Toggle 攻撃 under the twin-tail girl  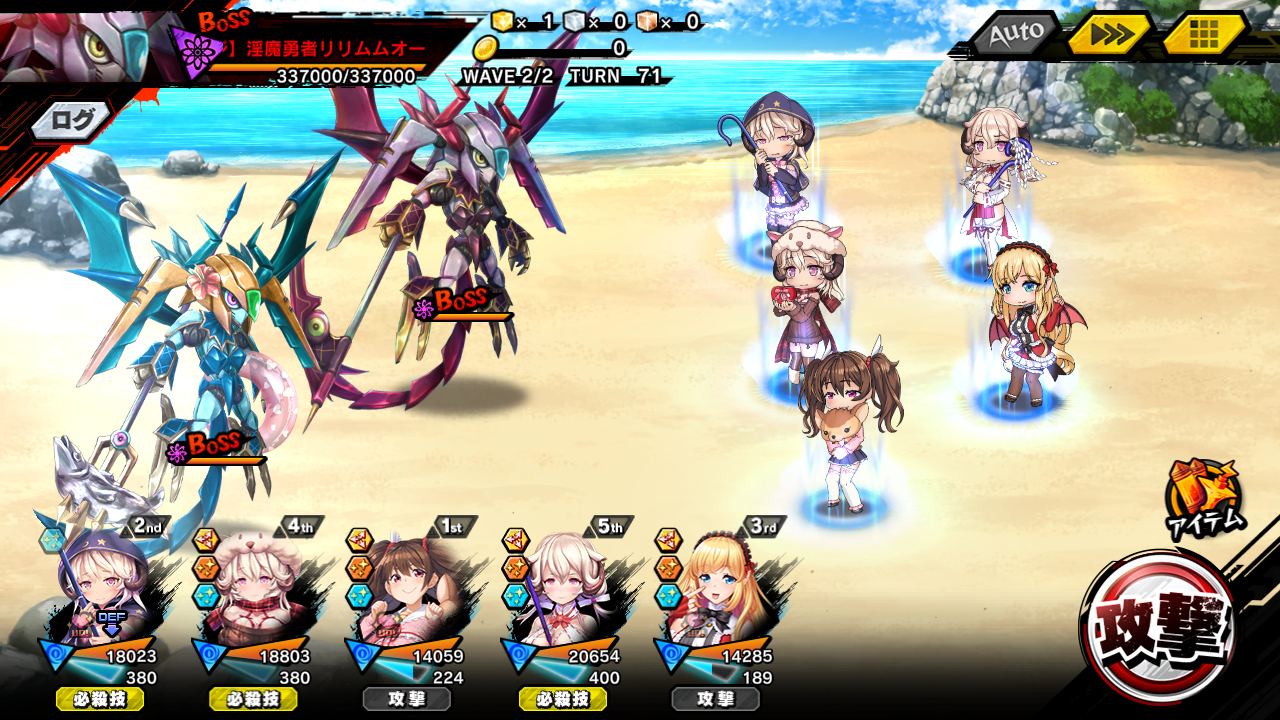click(407, 699)
